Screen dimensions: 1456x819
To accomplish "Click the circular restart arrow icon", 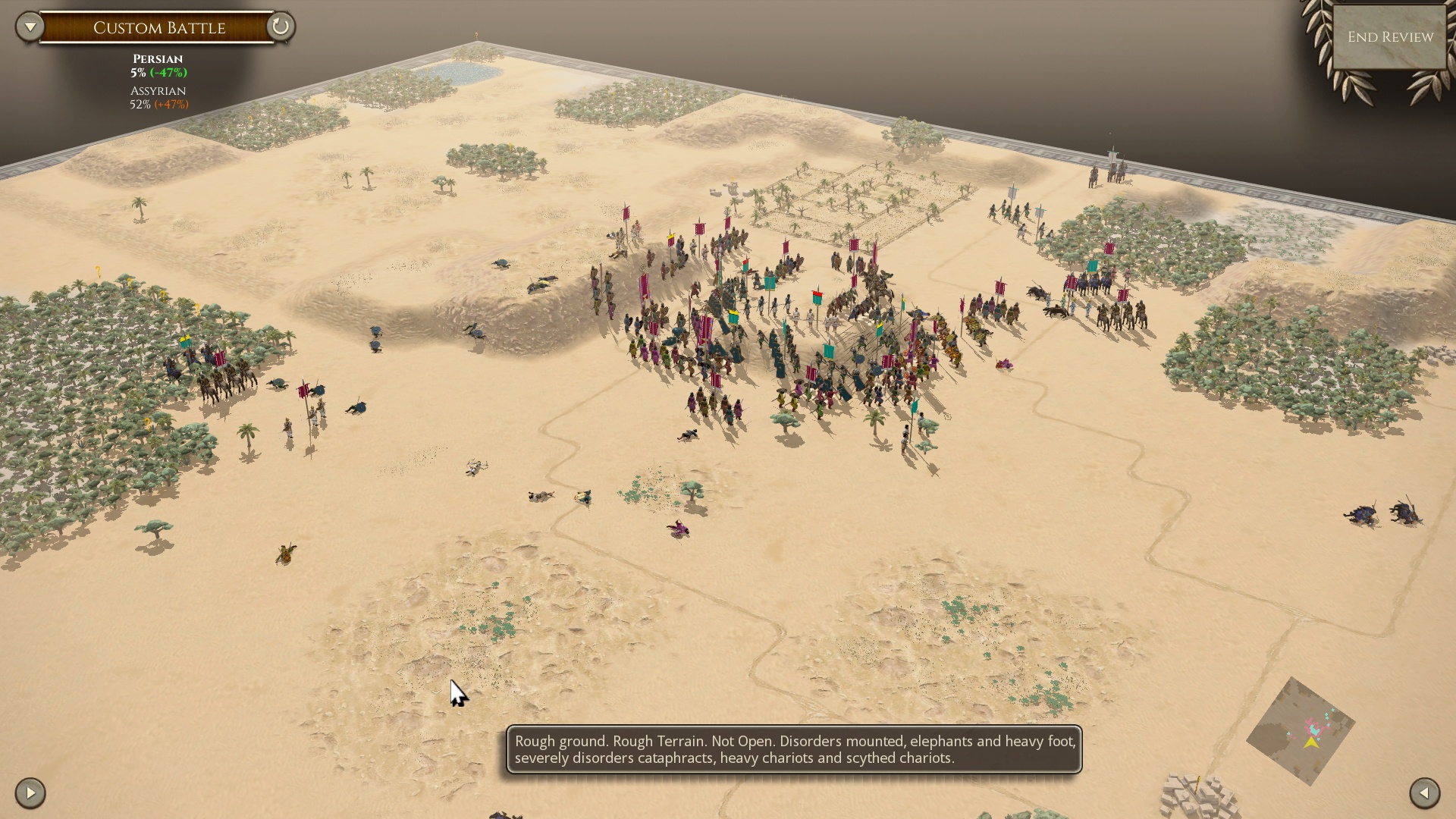I will 280,27.
